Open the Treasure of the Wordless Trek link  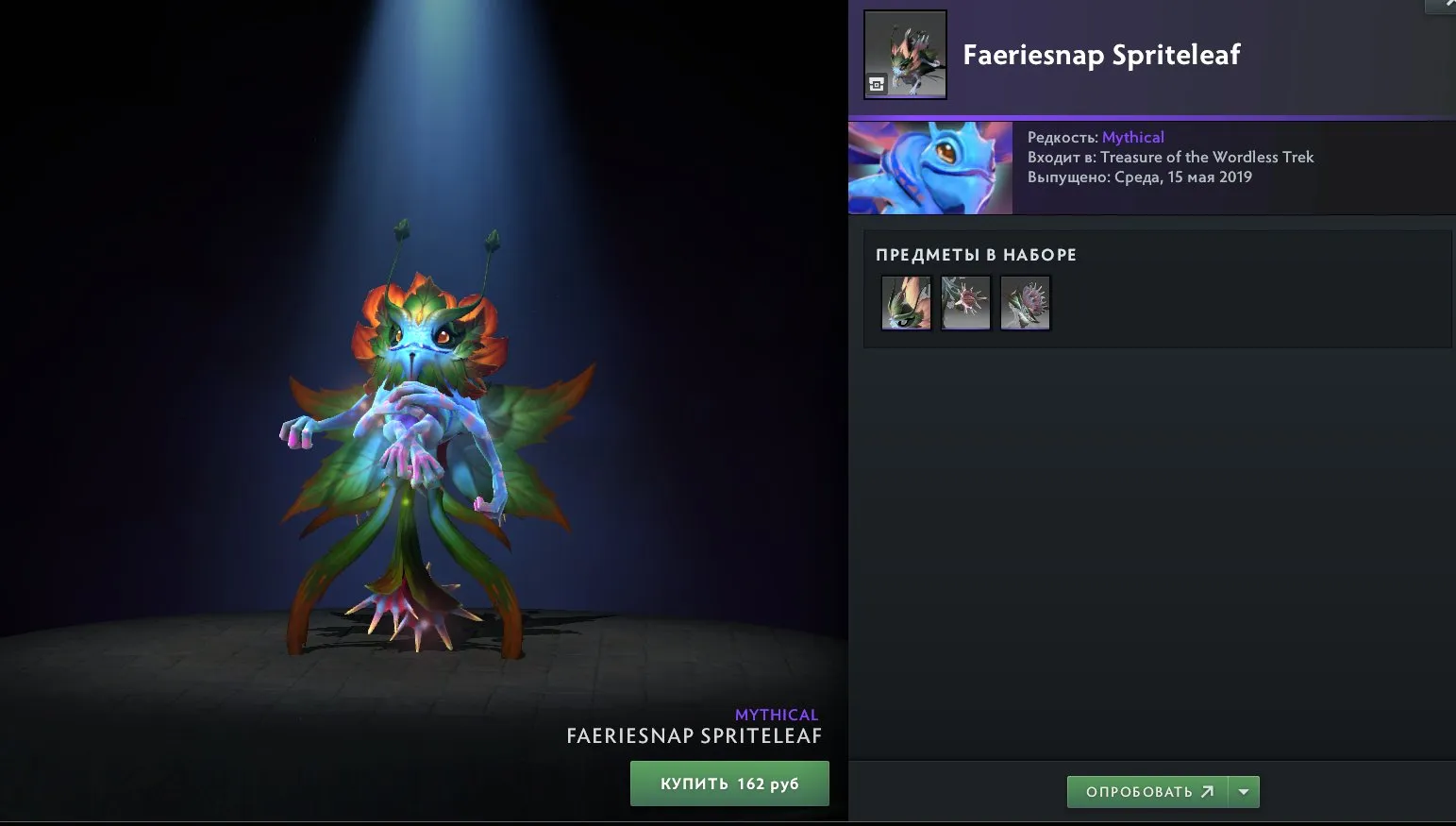1211,157
